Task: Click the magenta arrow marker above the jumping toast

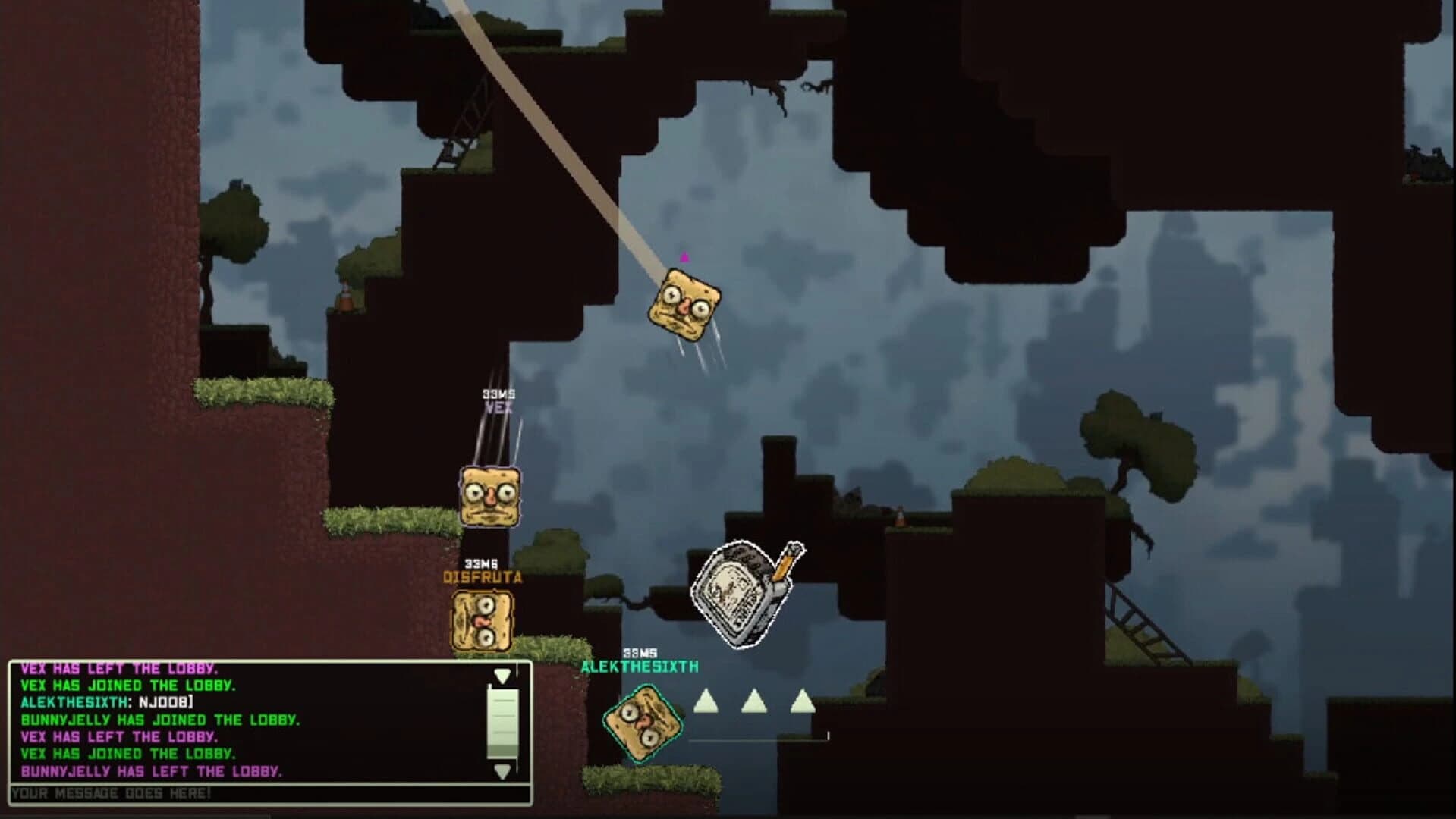Action: click(x=685, y=258)
